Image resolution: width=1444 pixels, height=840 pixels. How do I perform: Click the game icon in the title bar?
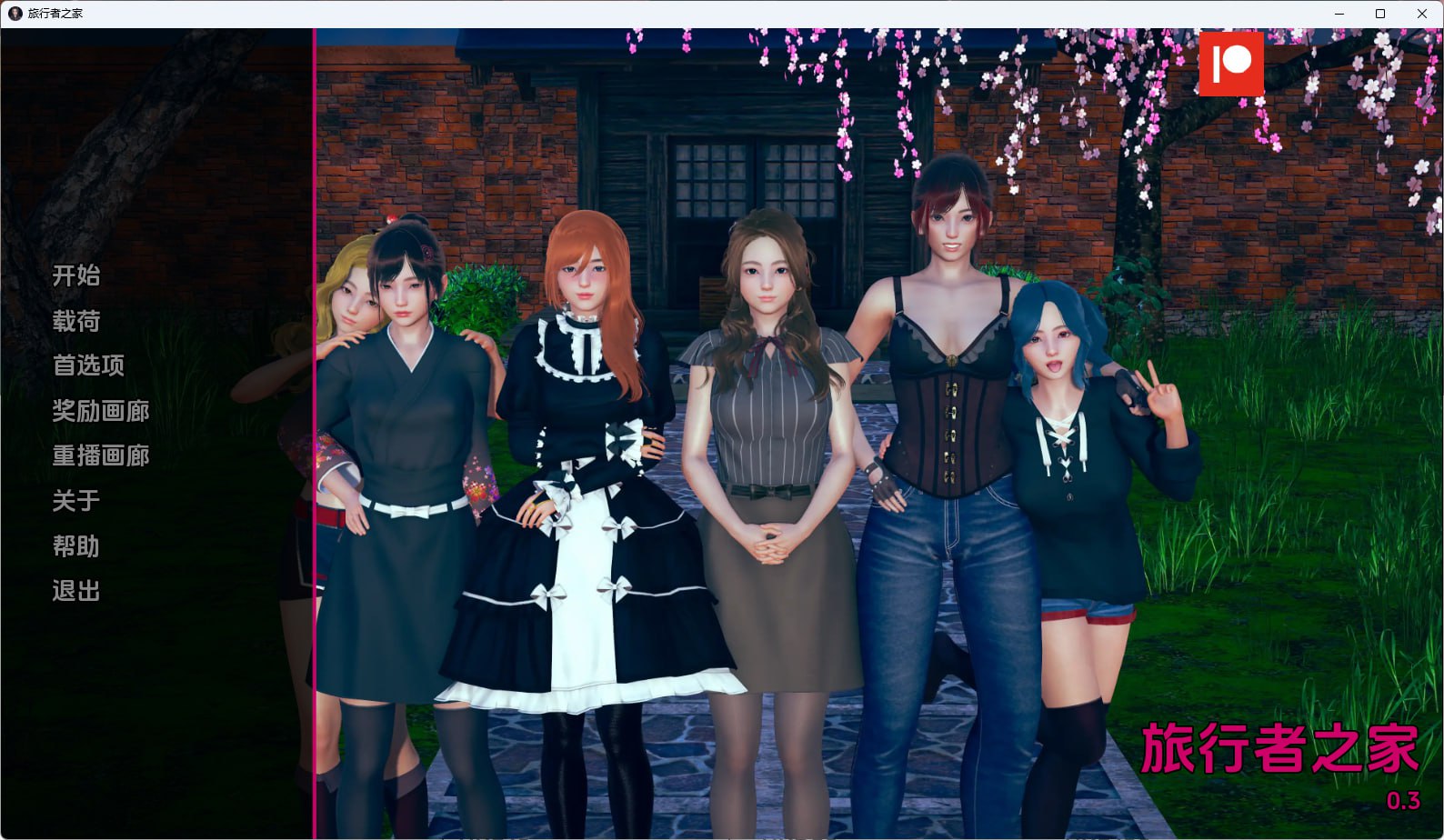pos(13,13)
